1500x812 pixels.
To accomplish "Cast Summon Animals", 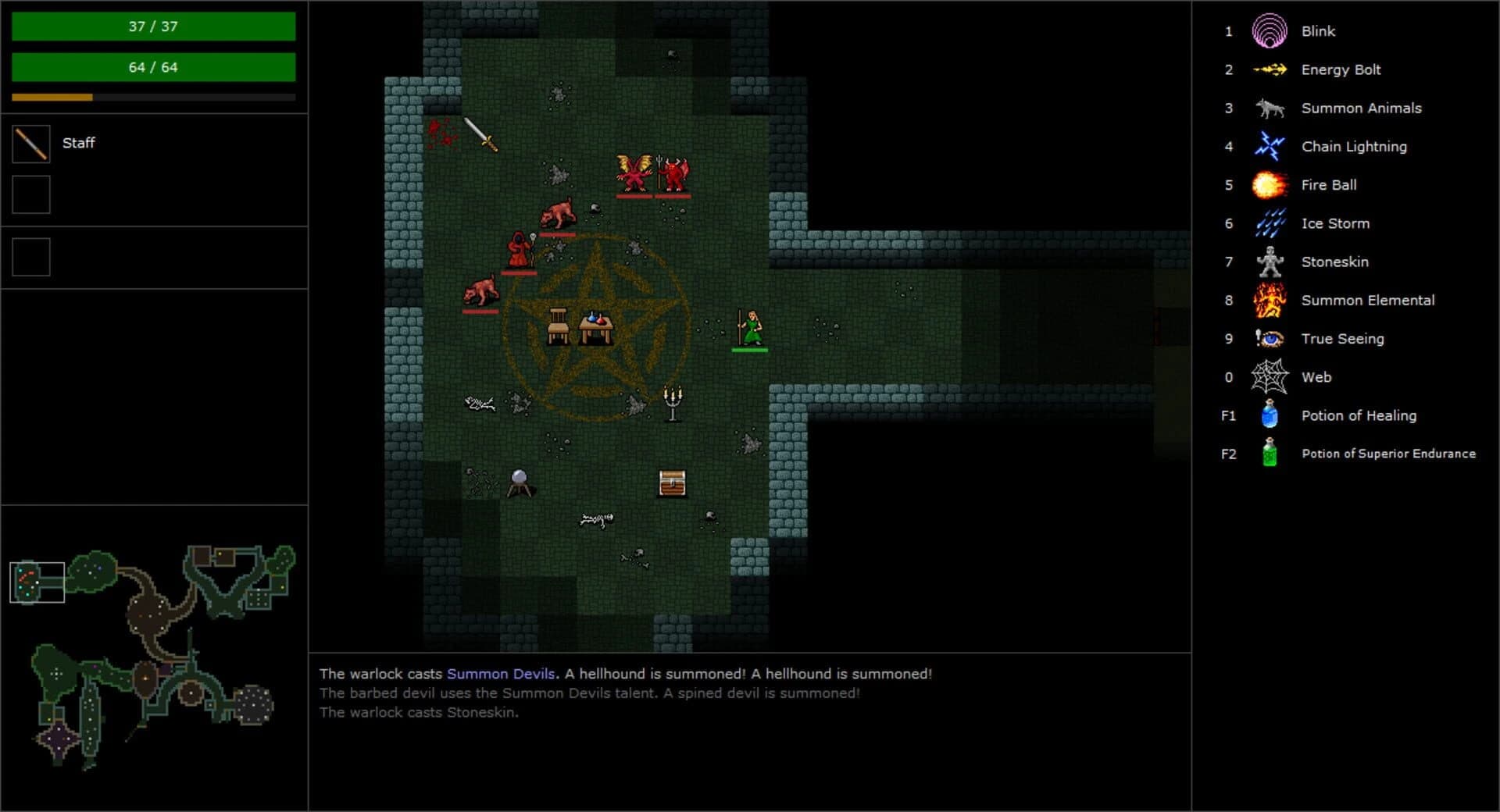I will click(x=1271, y=108).
